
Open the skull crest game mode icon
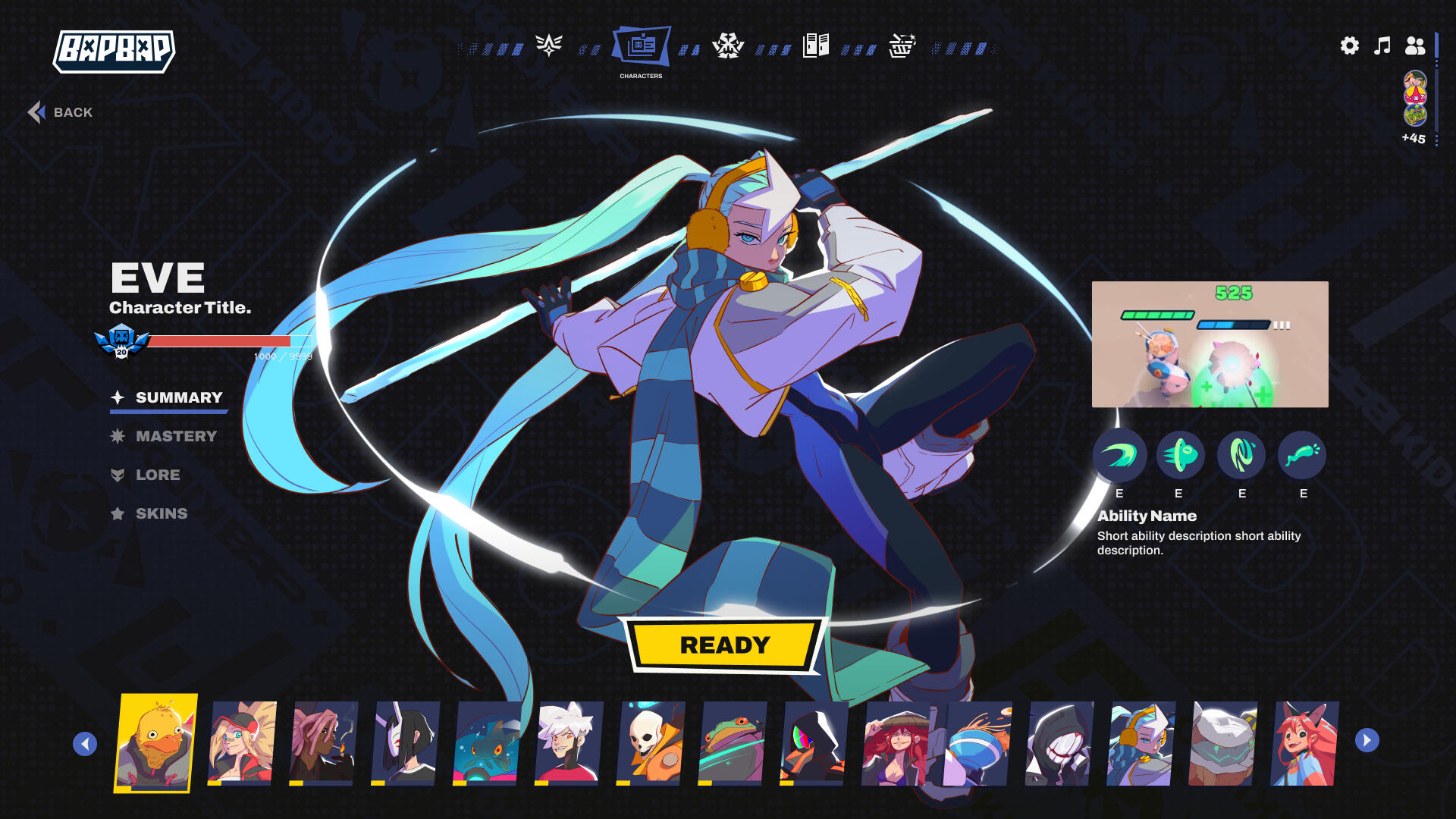pyautogui.click(x=730, y=45)
